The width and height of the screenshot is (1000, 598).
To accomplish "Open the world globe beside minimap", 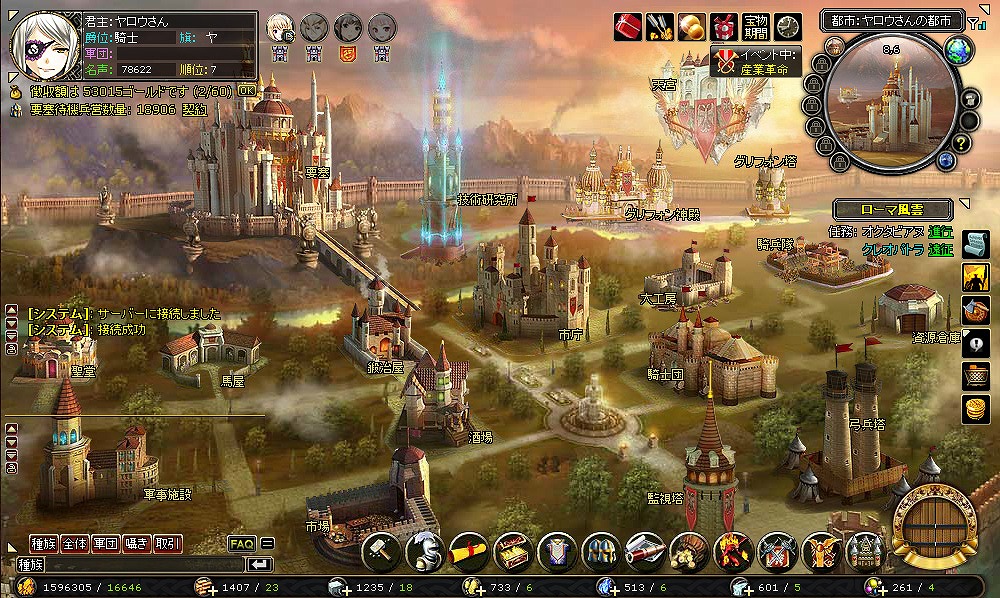I will (957, 48).
